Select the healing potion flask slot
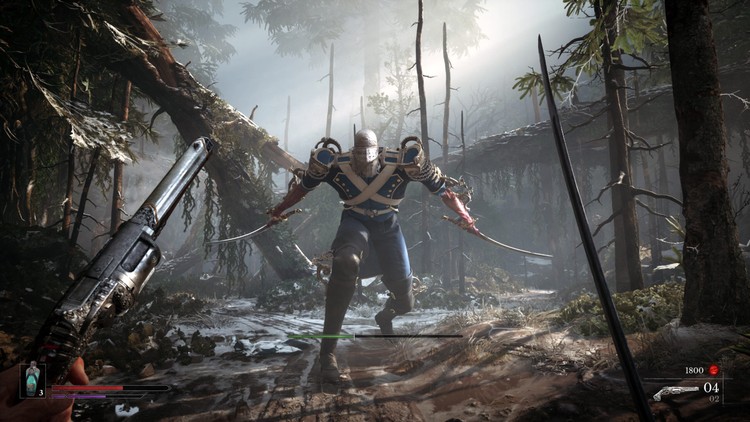750x422 pixels. (x=32, y=381)
